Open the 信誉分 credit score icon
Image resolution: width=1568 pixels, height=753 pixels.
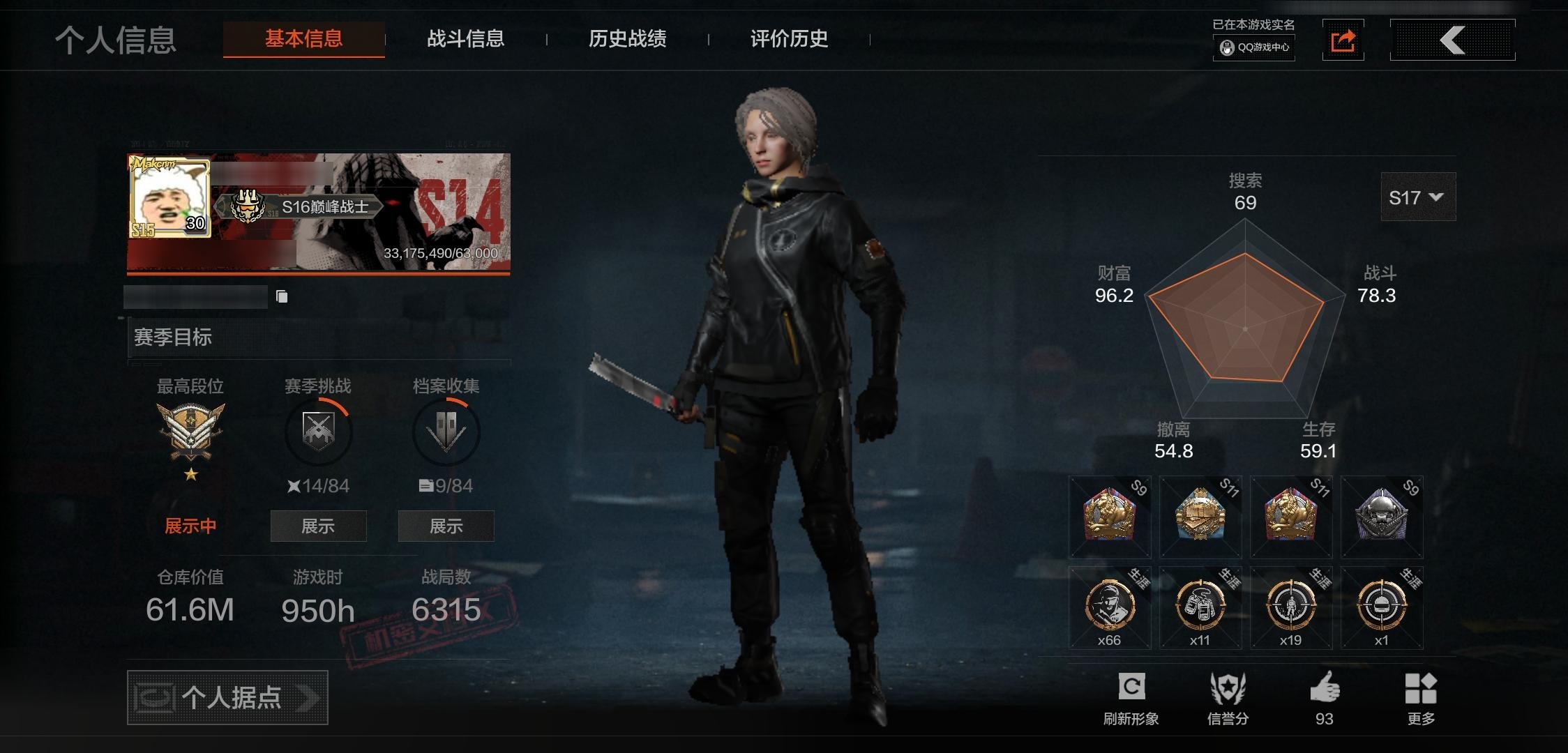tap(1228, 690)
